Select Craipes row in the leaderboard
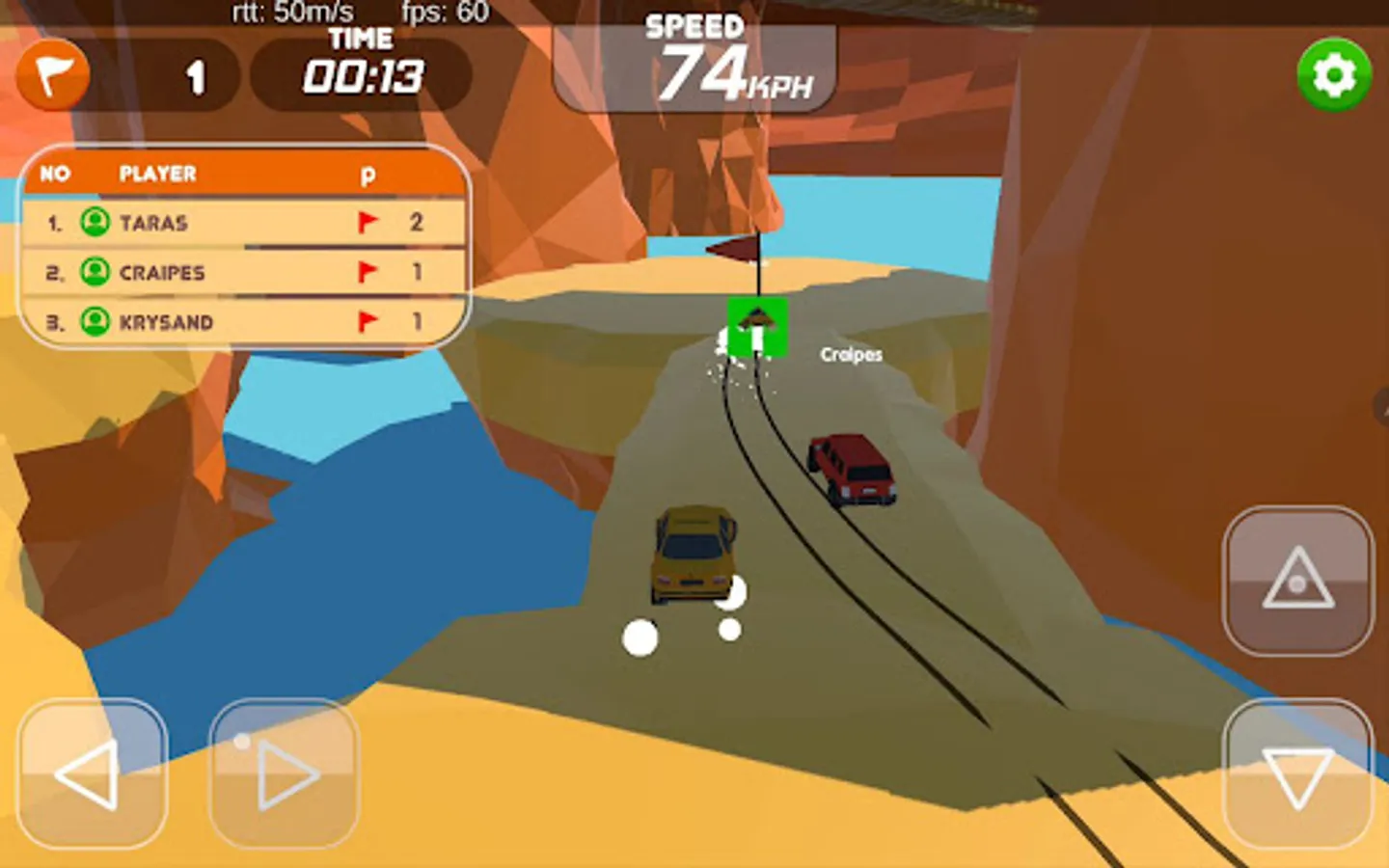The height and width of the screenshot is (868, 1389). [x=243, y=272]
